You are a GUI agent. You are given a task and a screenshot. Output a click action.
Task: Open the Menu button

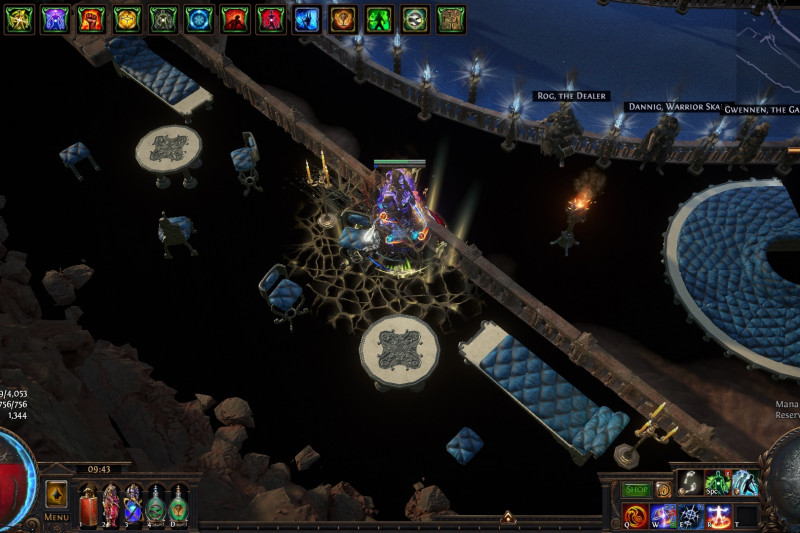tap(56, 517)
